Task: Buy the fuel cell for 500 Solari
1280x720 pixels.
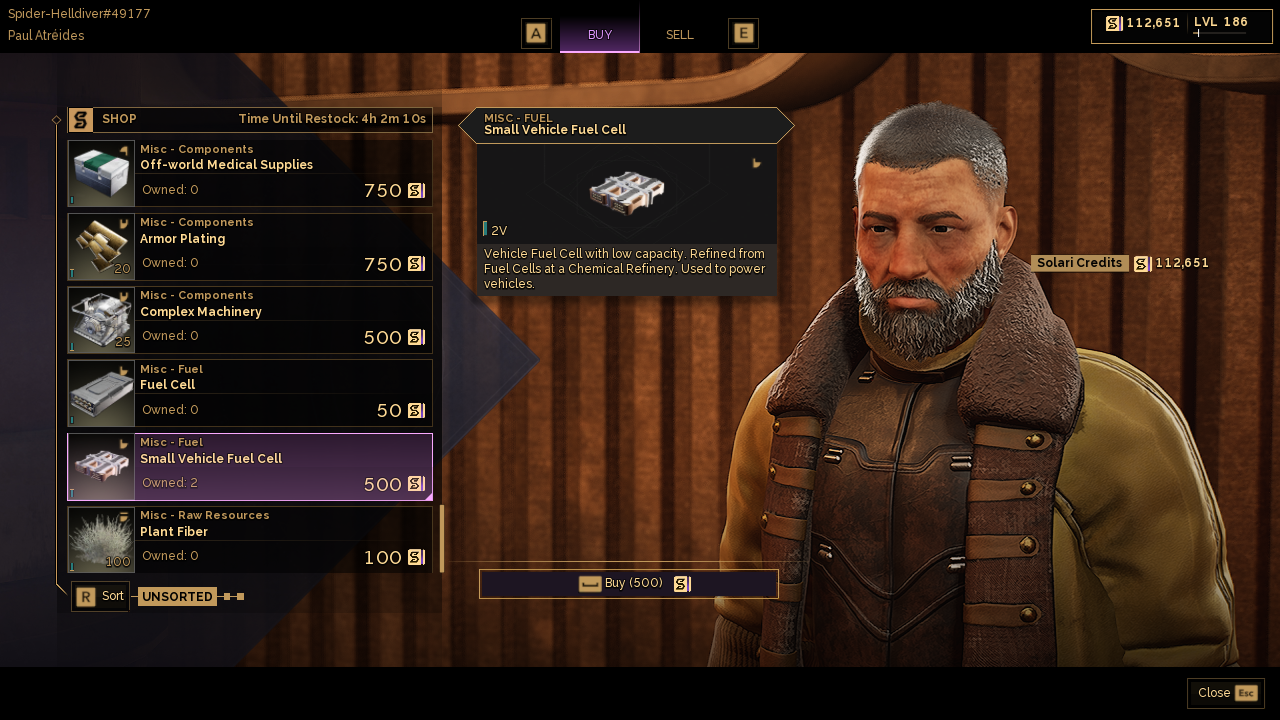Action: click(x=629, y=584)
